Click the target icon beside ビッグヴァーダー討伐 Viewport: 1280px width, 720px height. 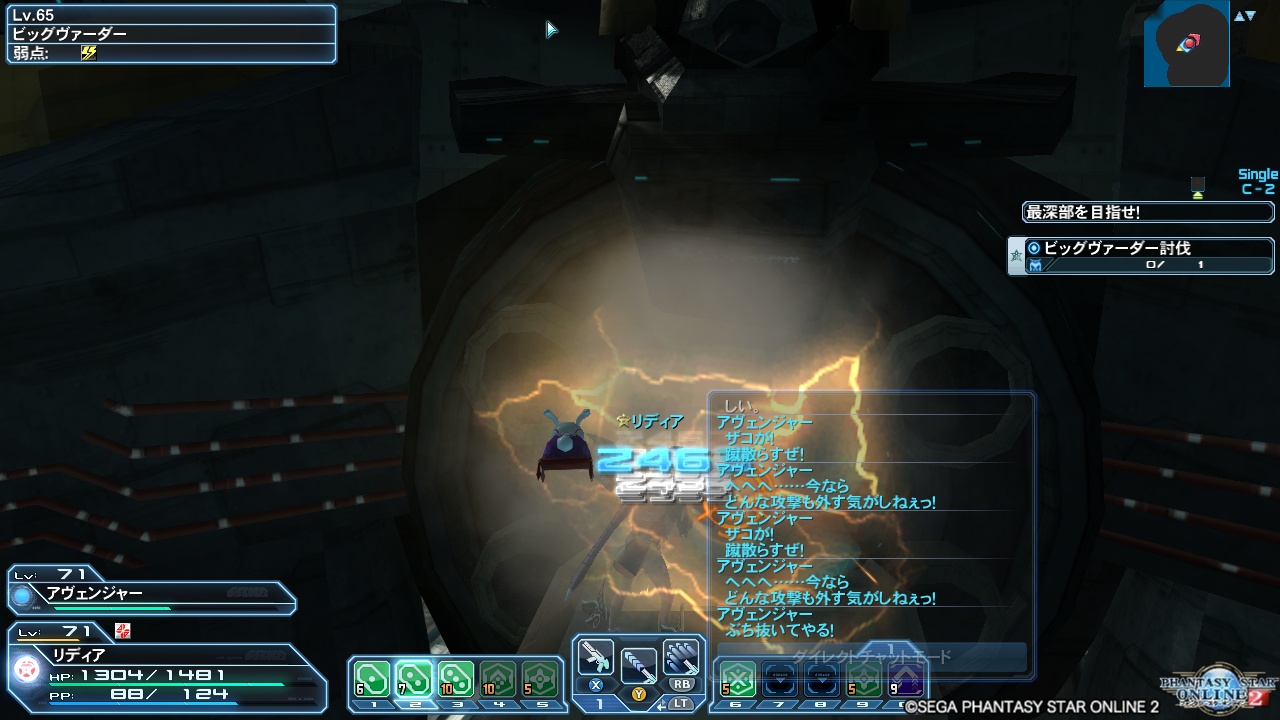(x=1034, y=248)
